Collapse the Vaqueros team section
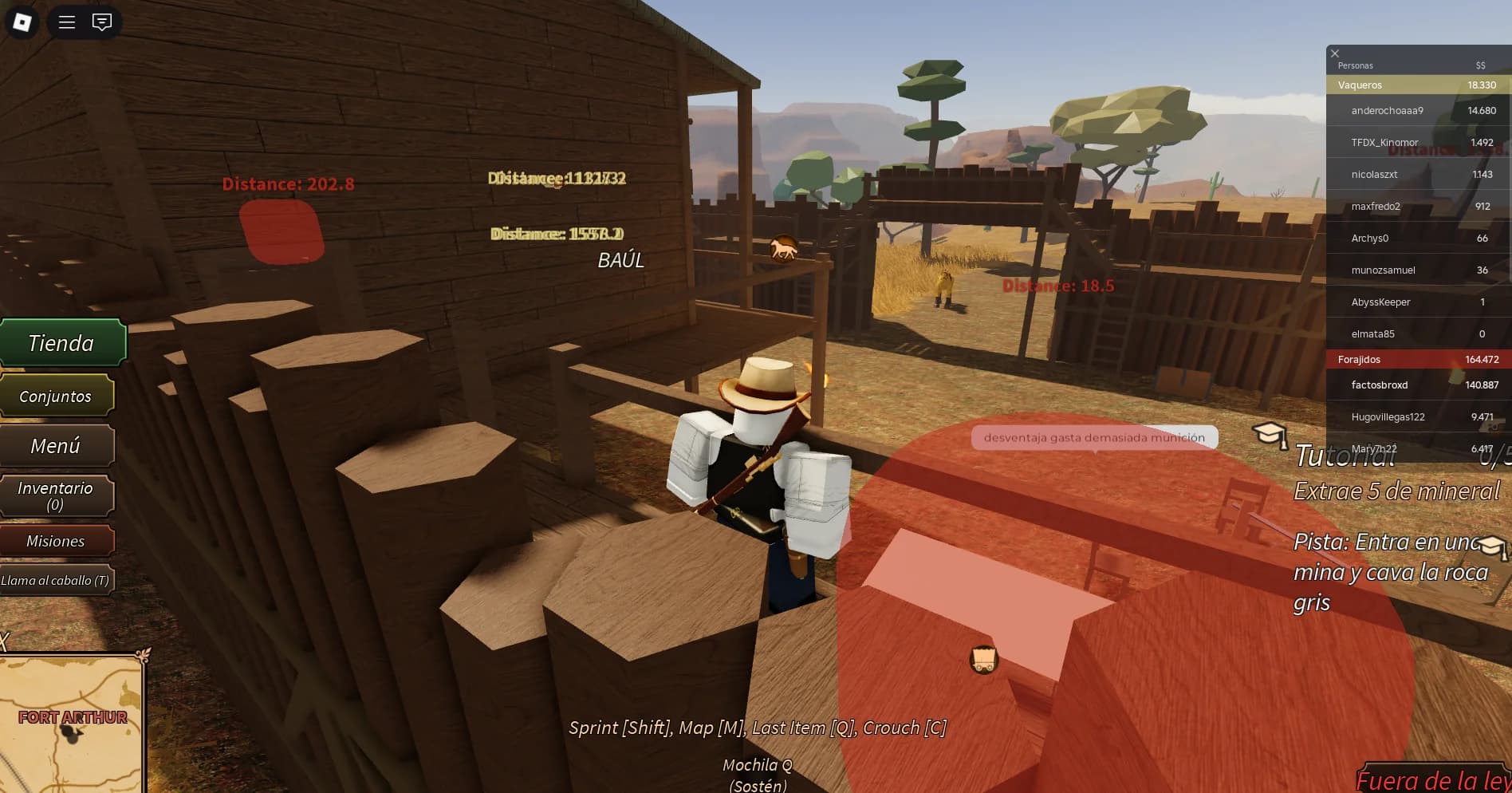 click(1360, 85)
